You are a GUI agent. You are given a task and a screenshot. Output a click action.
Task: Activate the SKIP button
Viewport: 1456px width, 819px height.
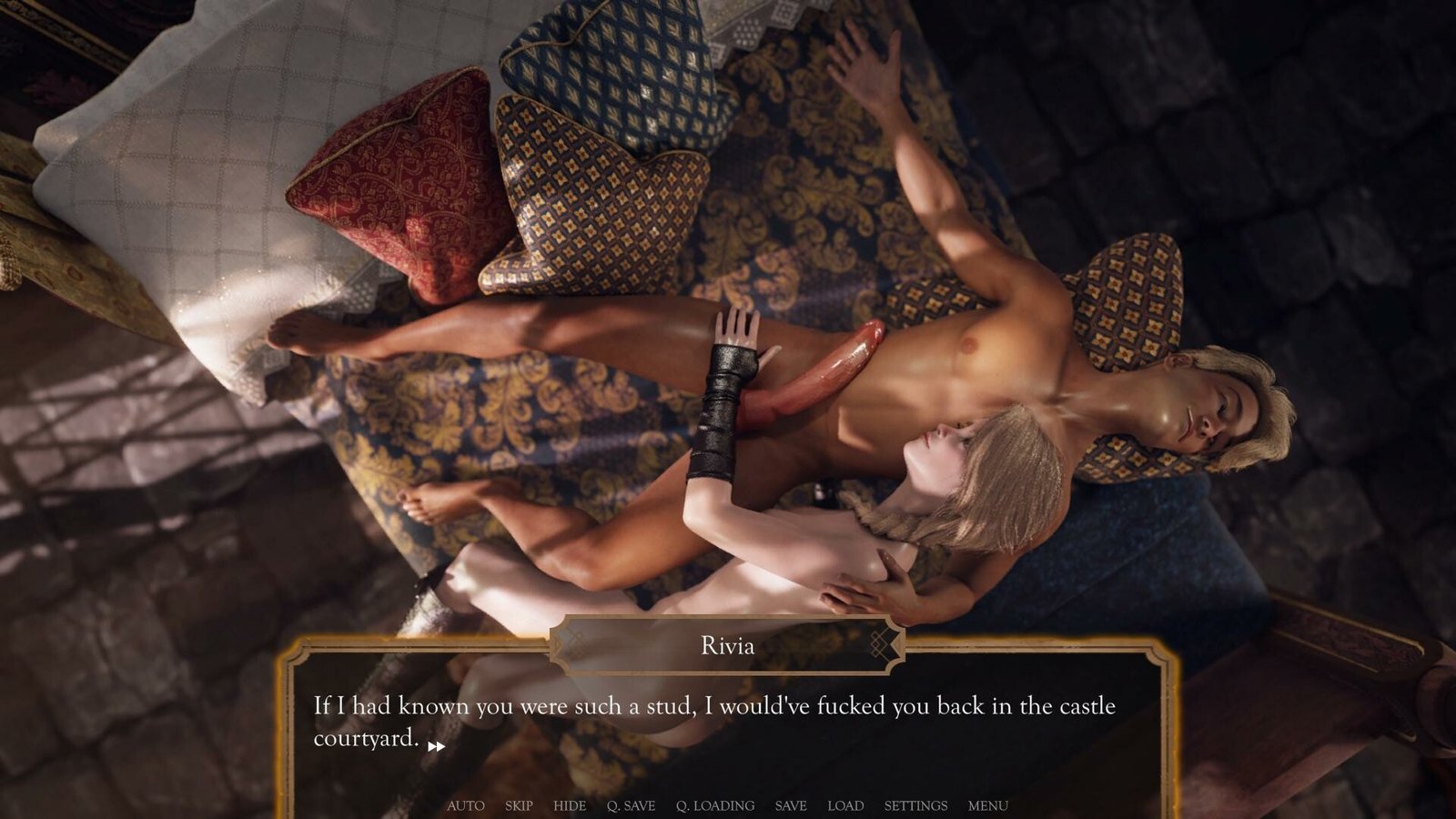coord(519,805)
